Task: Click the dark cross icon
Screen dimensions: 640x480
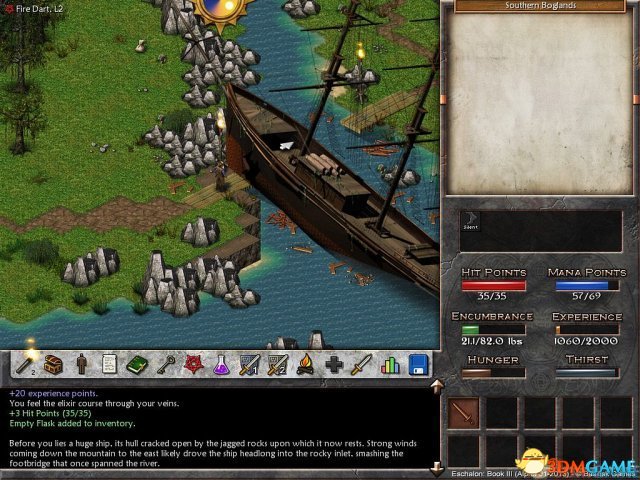Action: click(334, 365)
